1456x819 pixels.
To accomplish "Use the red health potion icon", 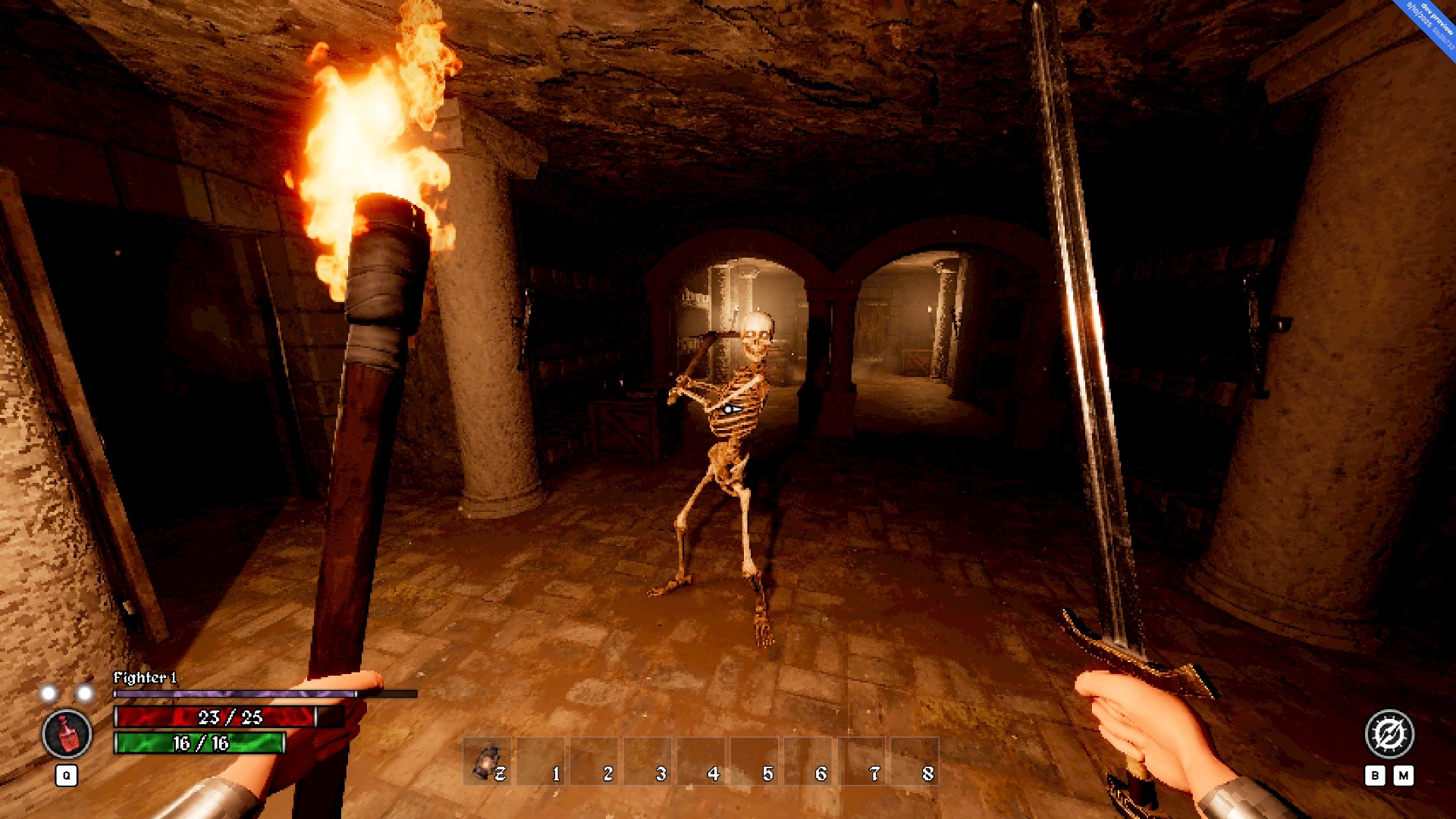I will click(x=67, y=734).
